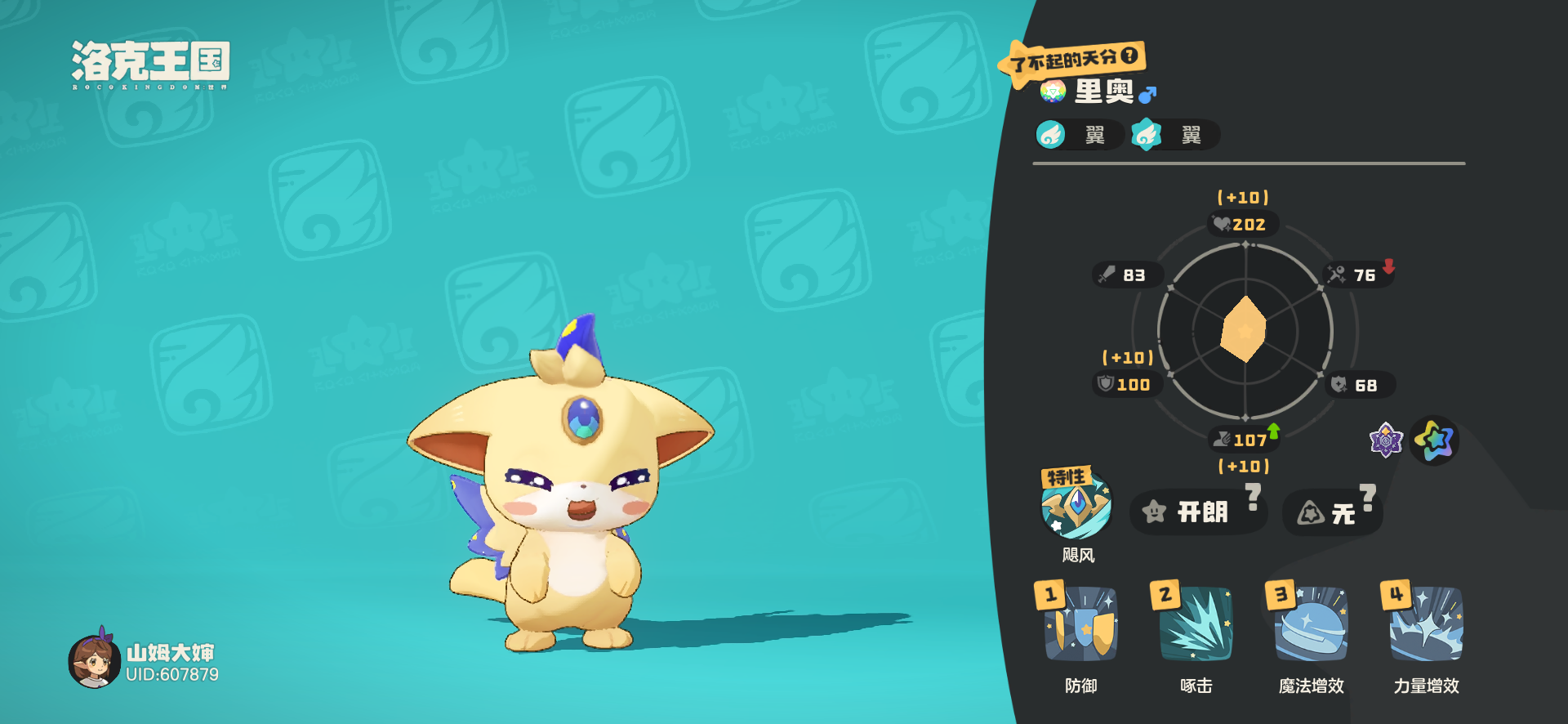Image resolution: width=1568 pixels, height=724 pixels.
Task: Tap the purple flower badge icon
Action: pyautogui.click(x=1385, y=441)
